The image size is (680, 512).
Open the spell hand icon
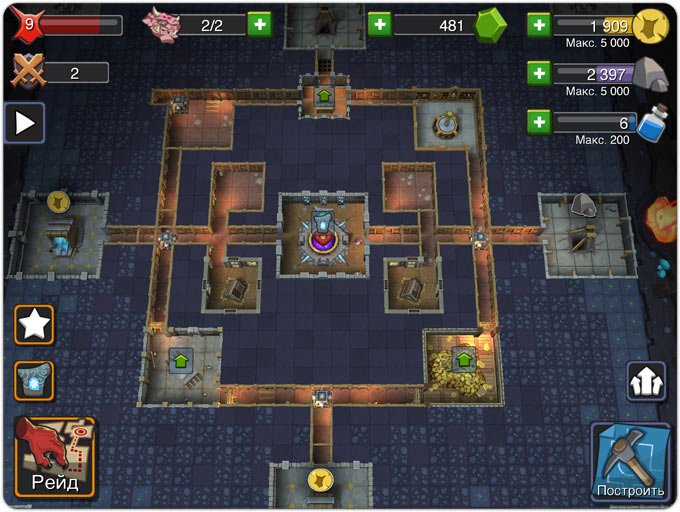(x=34, y=381)
